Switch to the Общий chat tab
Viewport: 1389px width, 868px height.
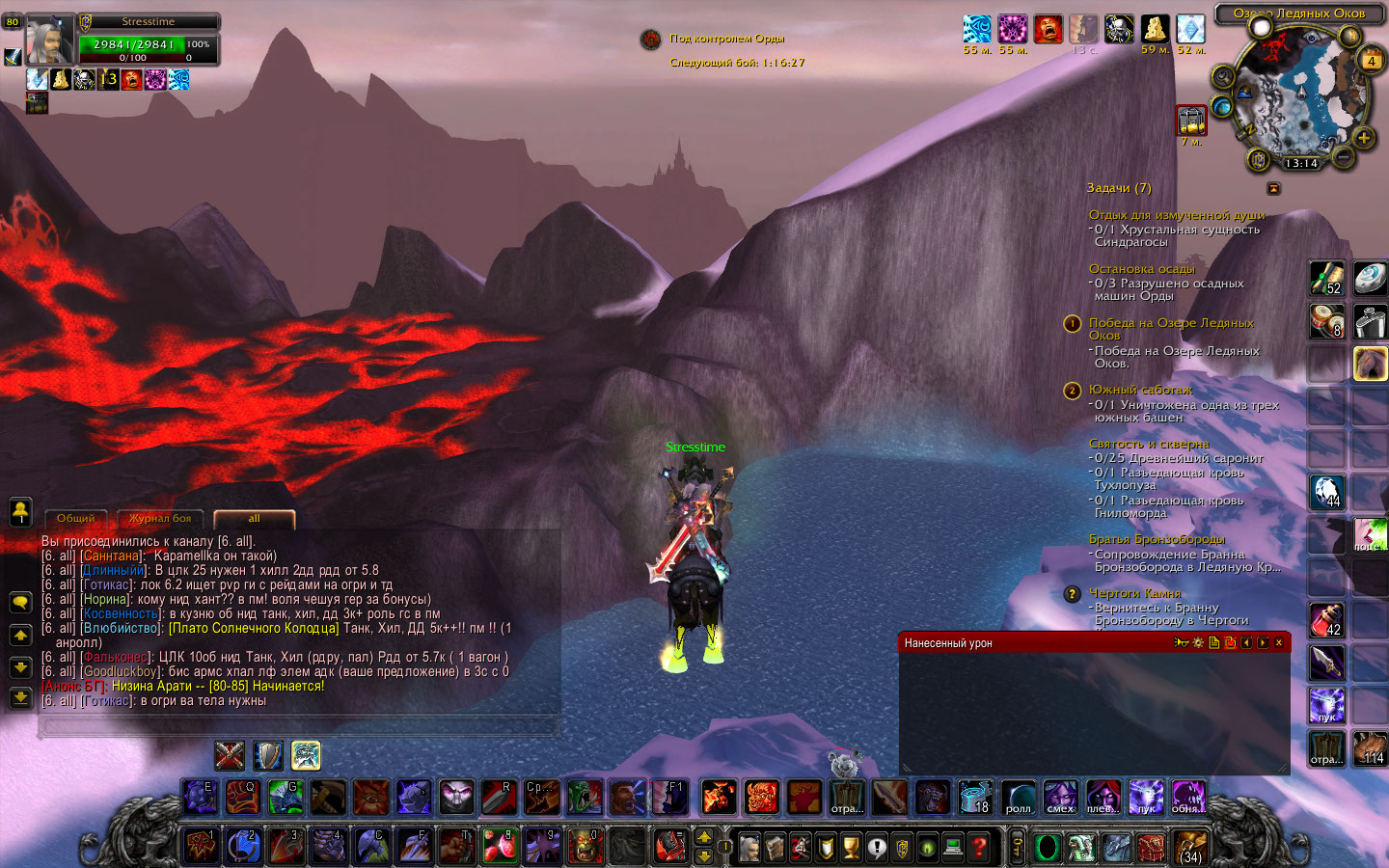pyautogui.click(x=76, y=519)
